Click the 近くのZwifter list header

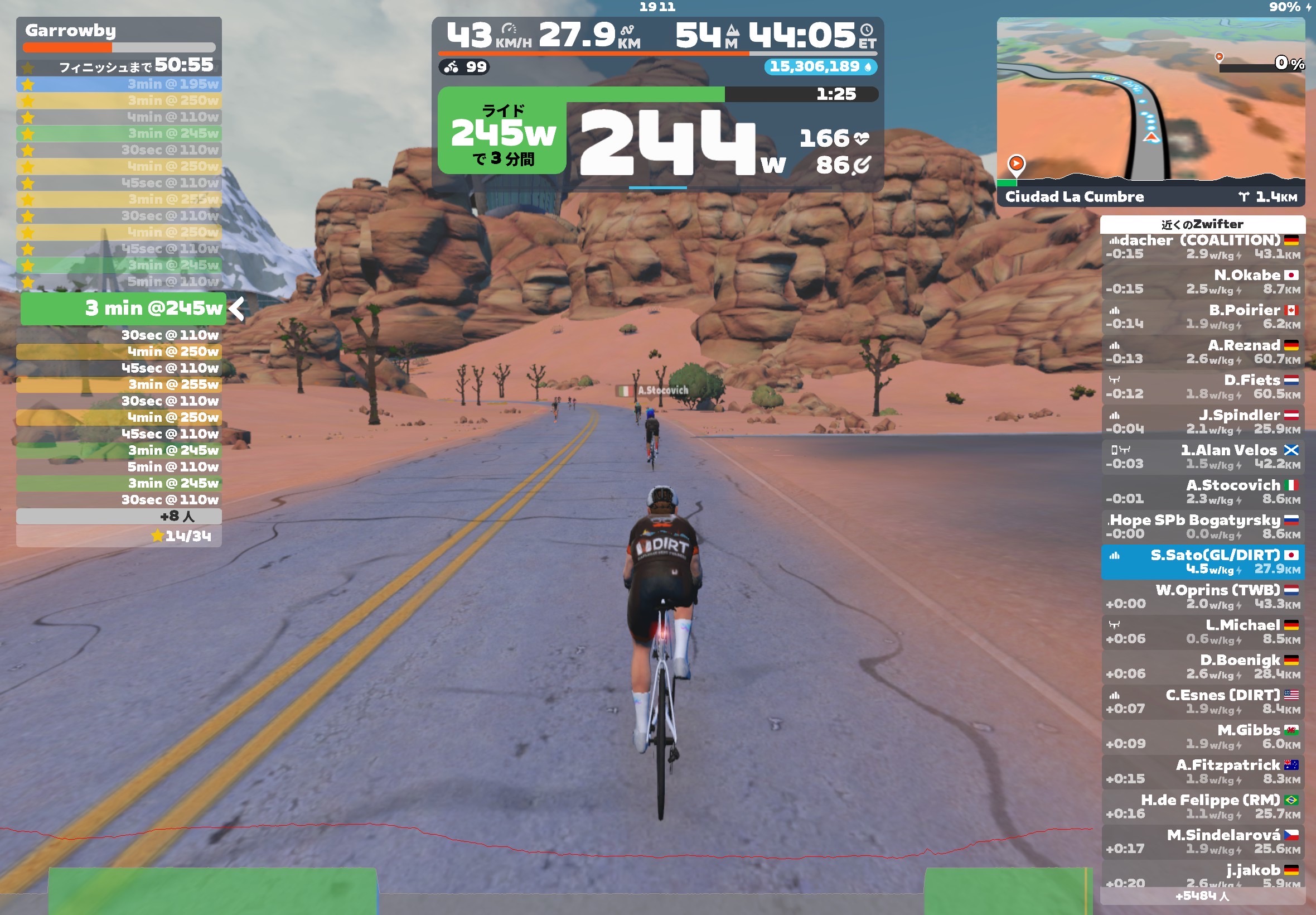(x=1202, y=224)
